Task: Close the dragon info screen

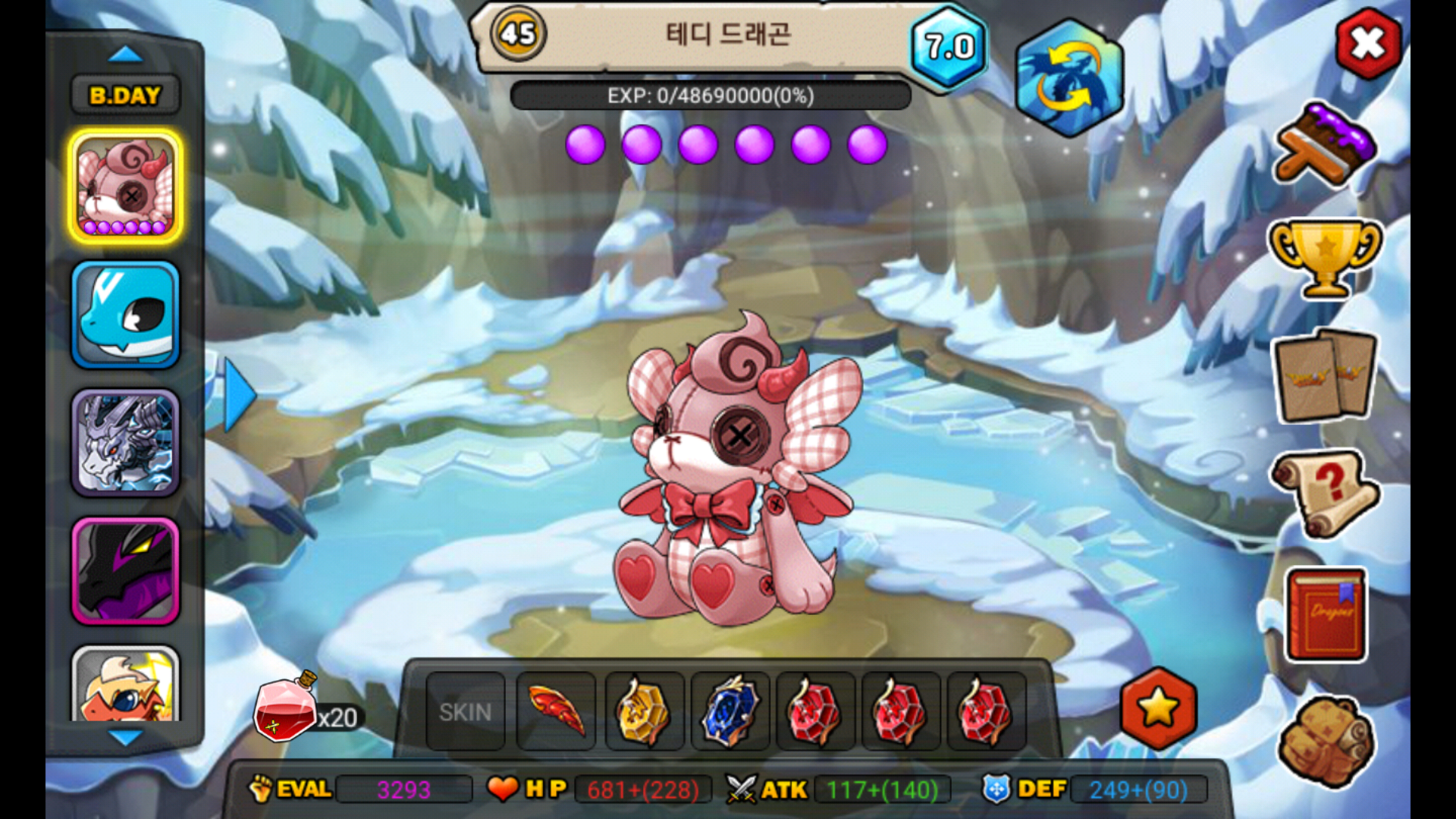Action: point(1368,44)
